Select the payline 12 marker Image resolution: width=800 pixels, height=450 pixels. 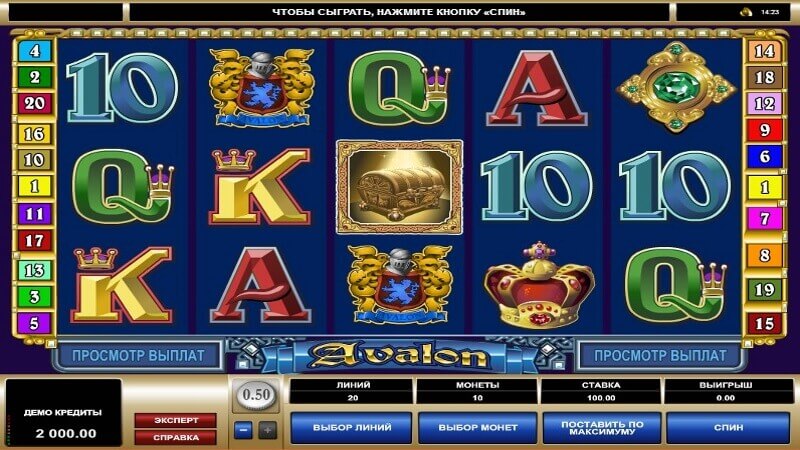(765, 103)
